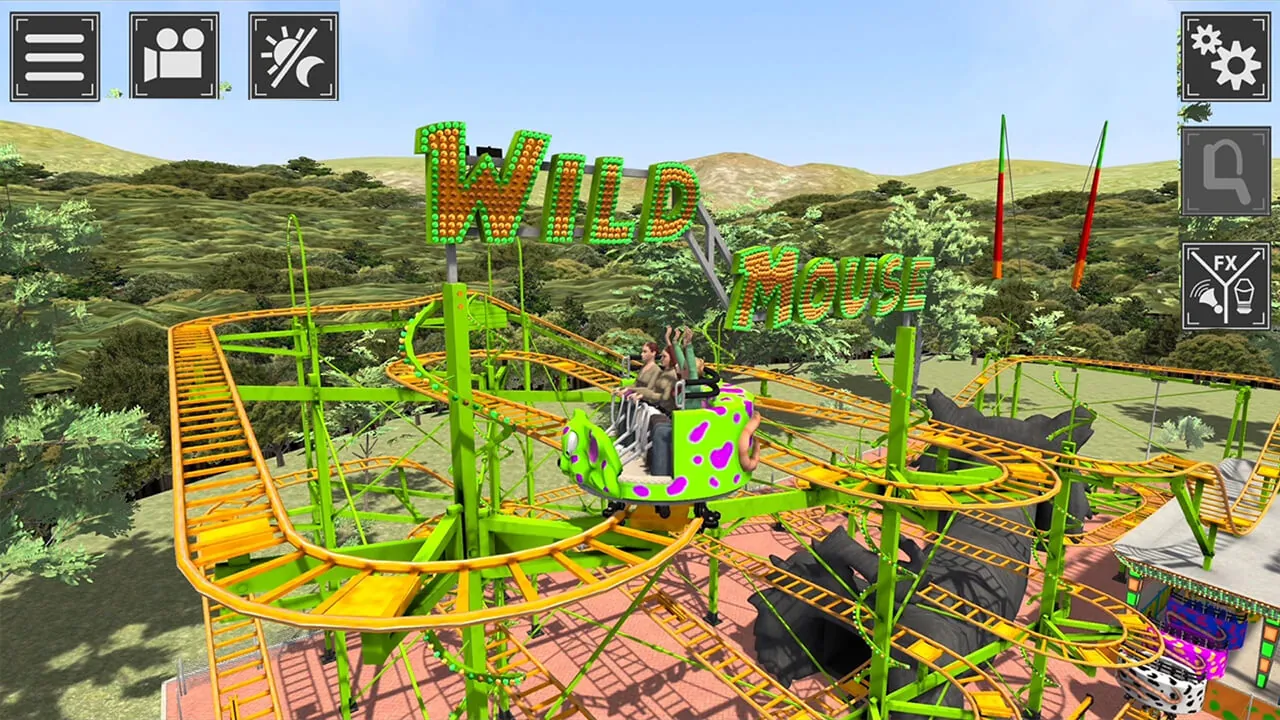Open the hamburger main menu
Image resolution: width=1280 pixels, height=720 pixels.
click(x=55, y=55)
